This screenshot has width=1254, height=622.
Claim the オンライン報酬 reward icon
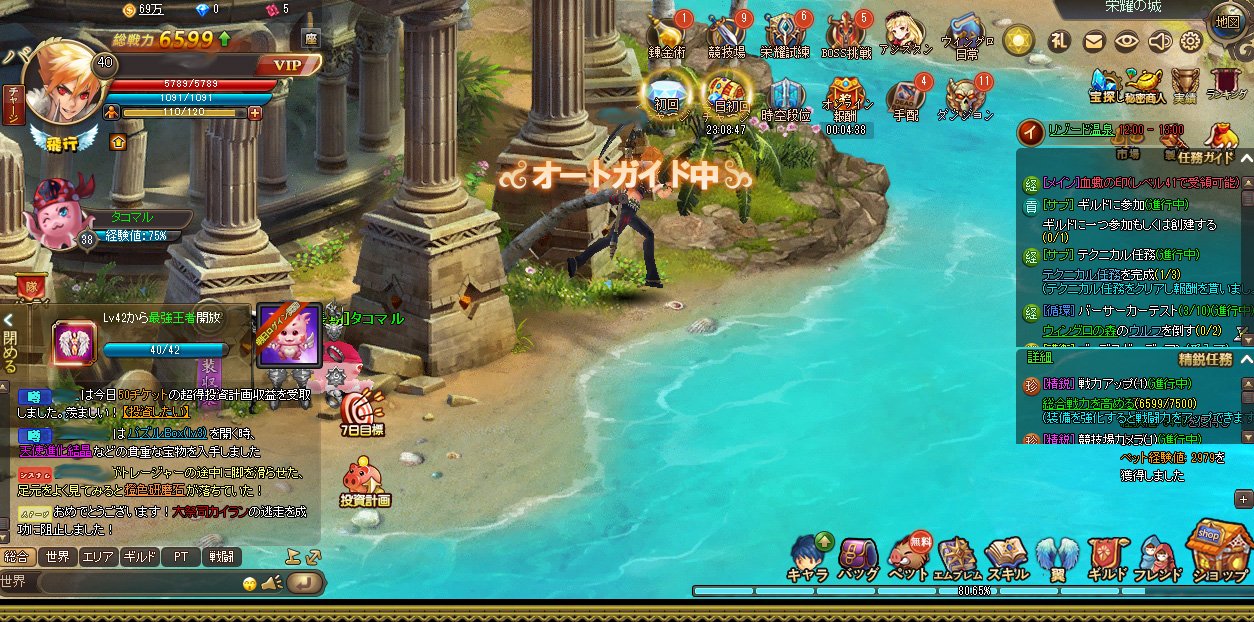(x=846, y=98)
